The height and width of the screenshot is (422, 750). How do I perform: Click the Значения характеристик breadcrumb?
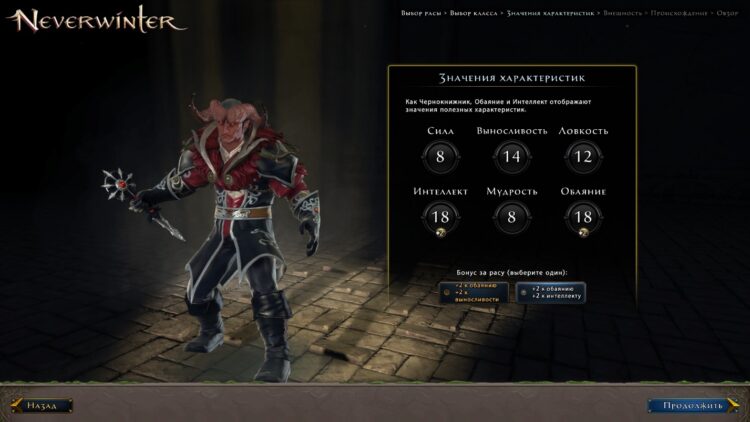pyautogui.click(x=551, y=13)
